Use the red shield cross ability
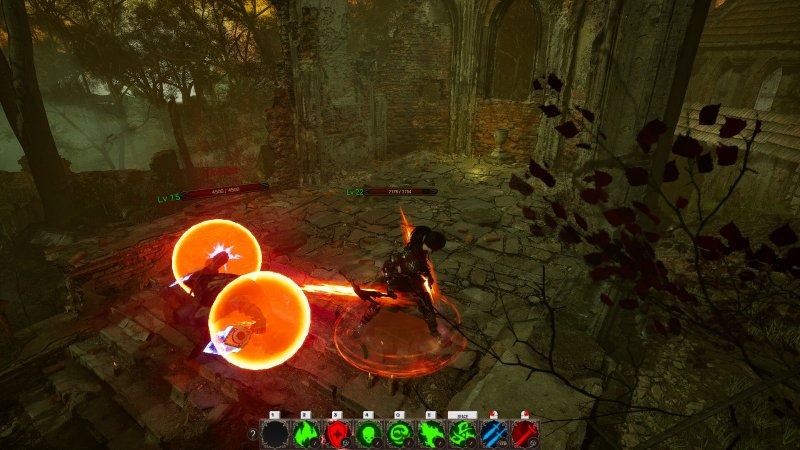This screenshot has height=450, width=800. [337, 433]
